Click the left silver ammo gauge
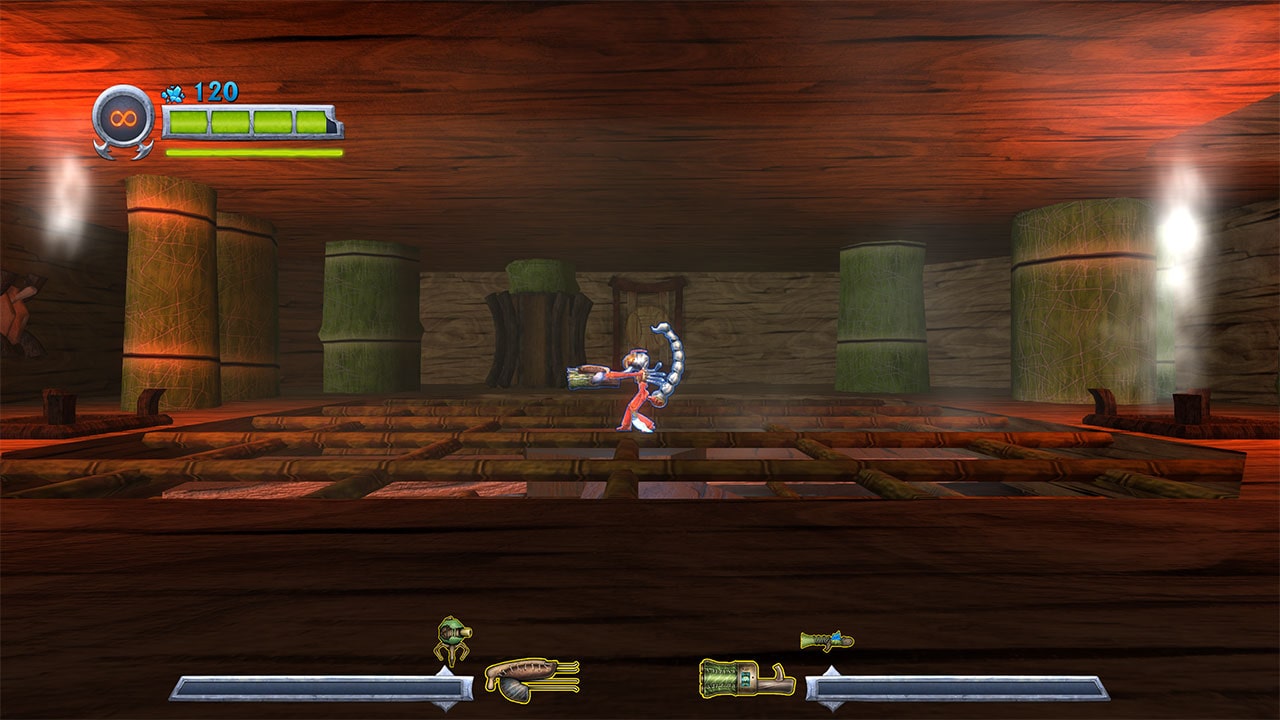The height and width of the screenshot is (720, 1280). click(x=320, y=690)
